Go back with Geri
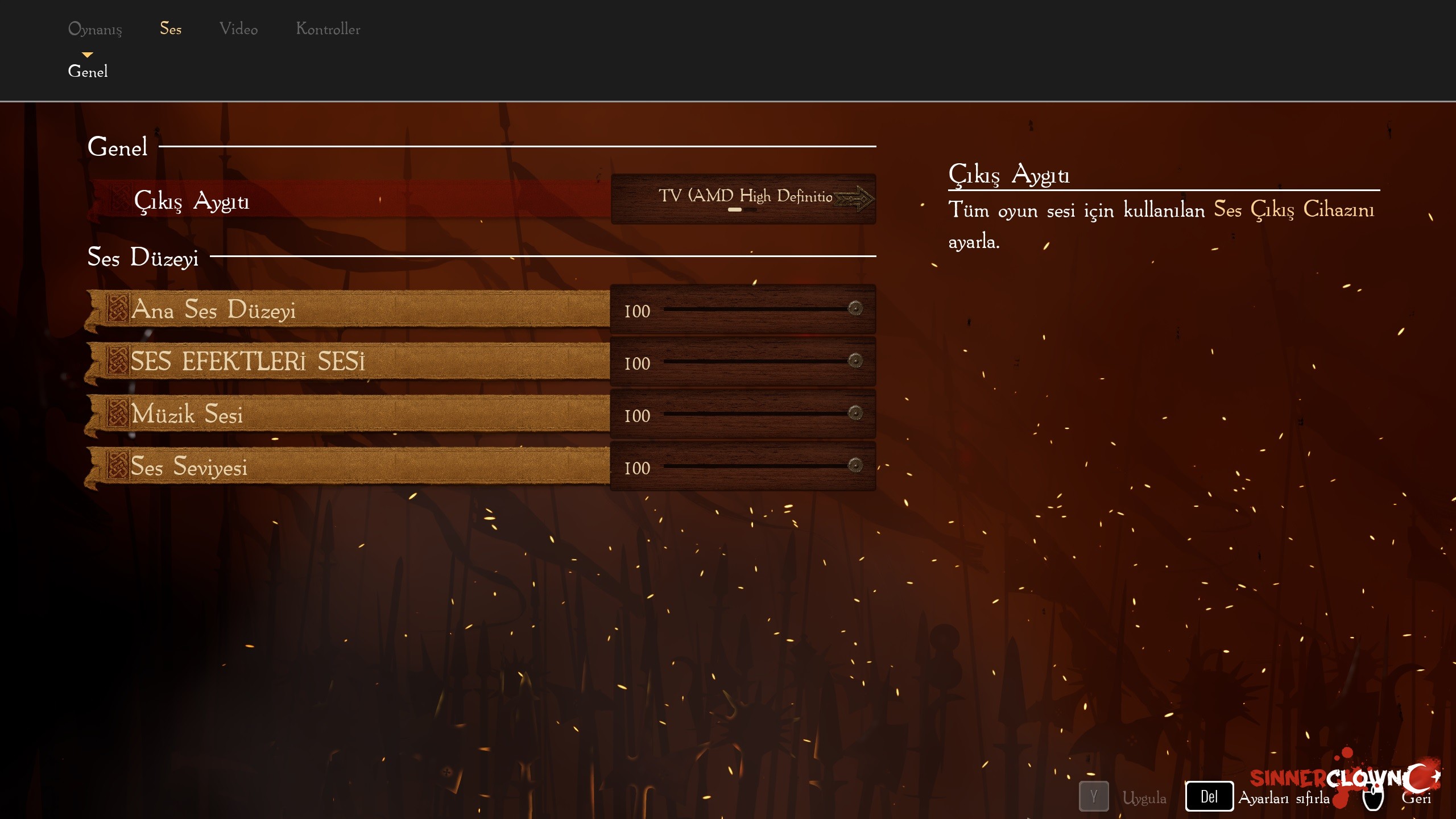 1416,797
